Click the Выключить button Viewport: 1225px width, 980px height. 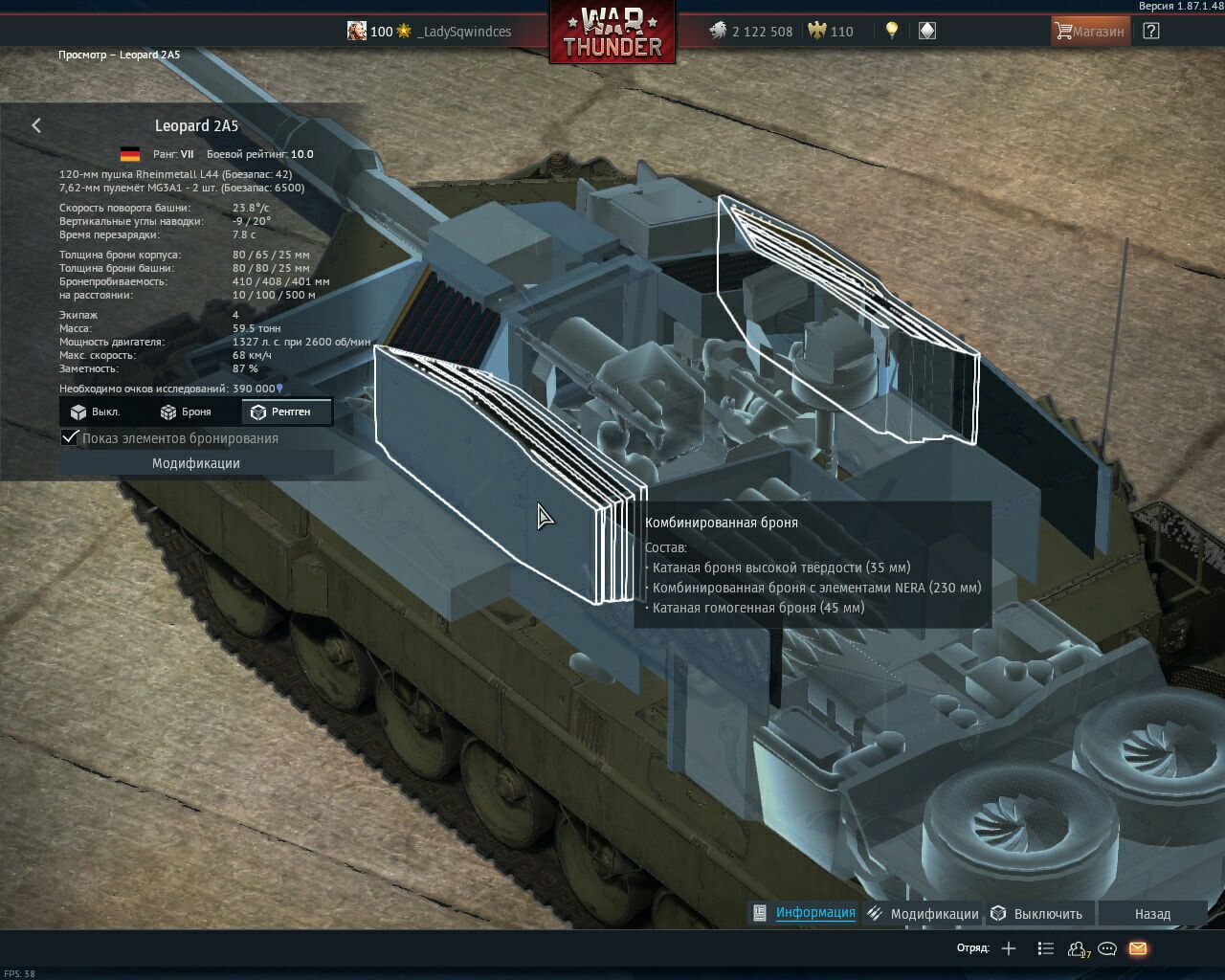[1047, 914]
